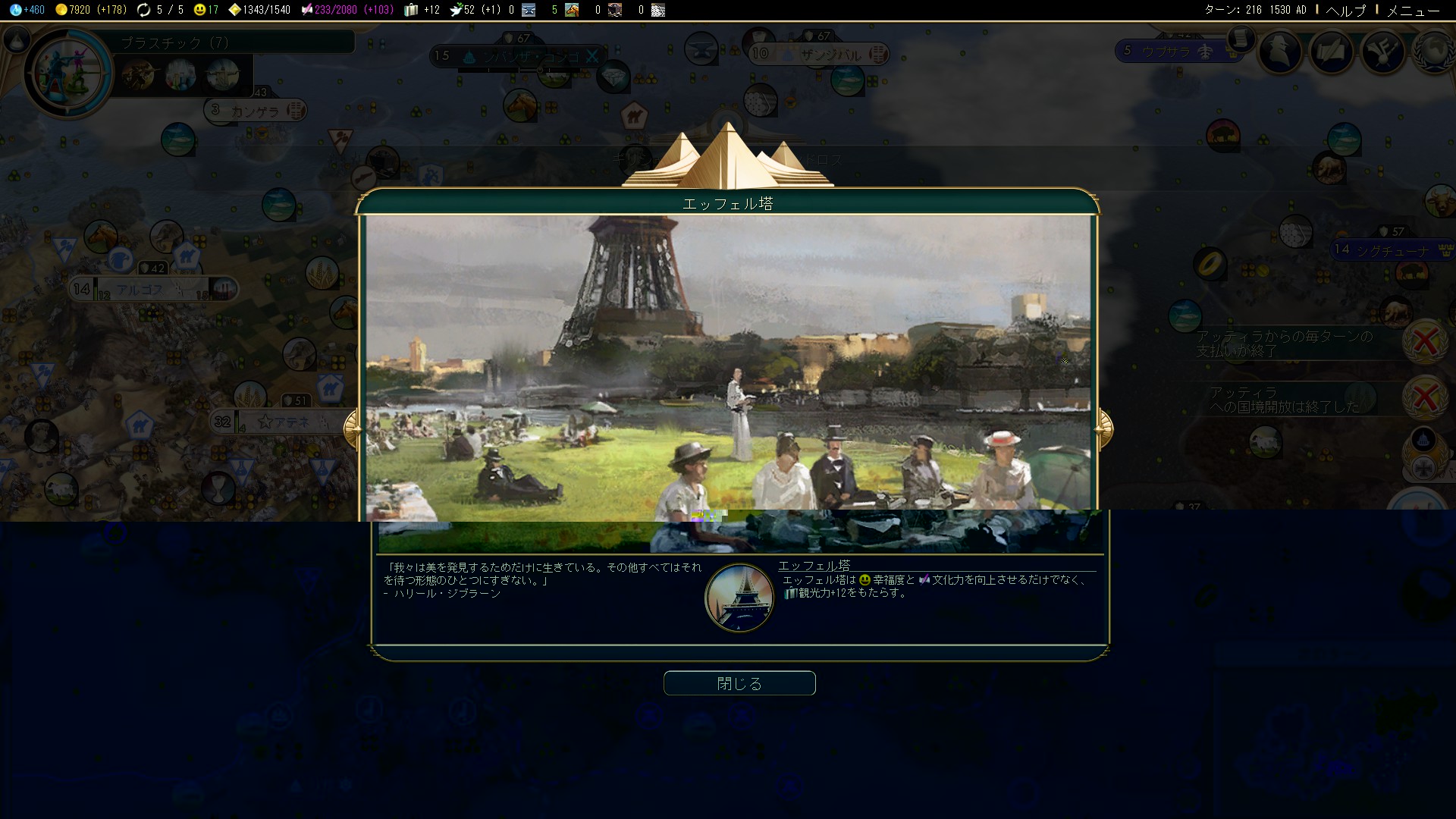Dismiss the Attila open borders ended notification
This screenshot has width=1456, height=819.
pyautogui.click(x=1425, y=397)
